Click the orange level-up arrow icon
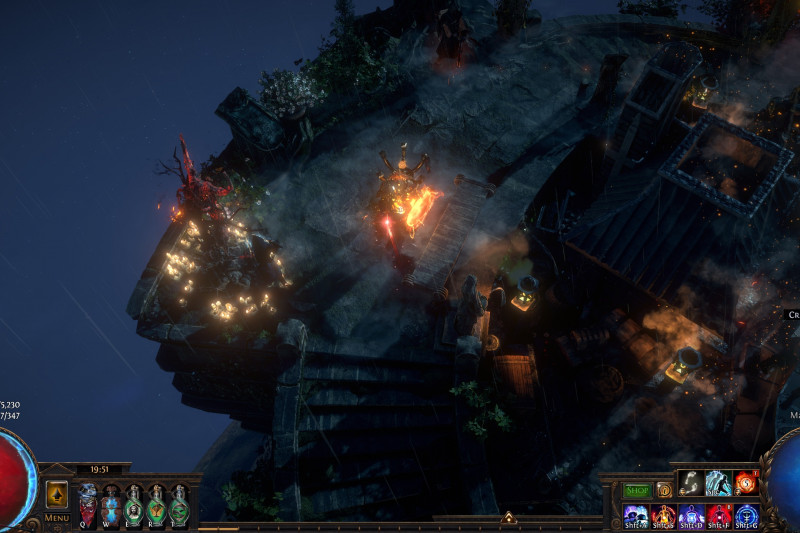The height and width of the screenshot is (533, 800). click(x=57, y=494)
